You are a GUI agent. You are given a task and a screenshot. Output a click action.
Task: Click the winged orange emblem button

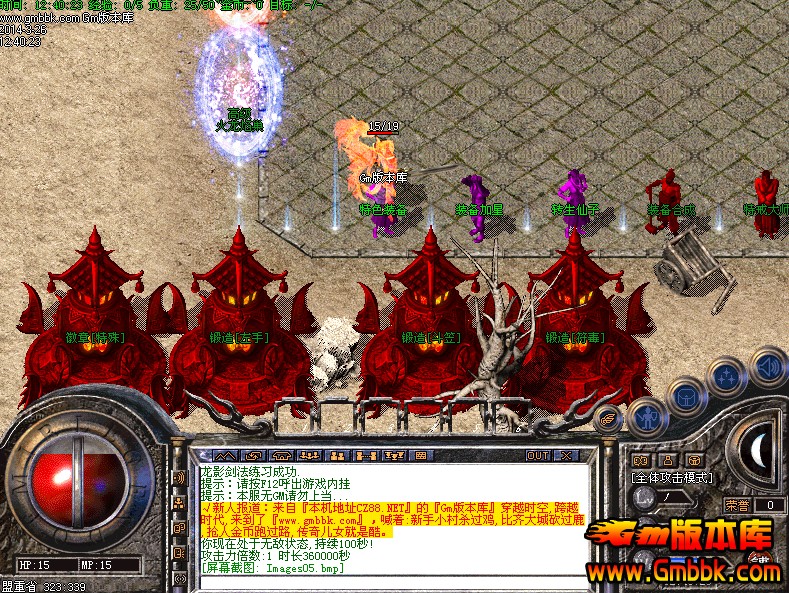607,418
